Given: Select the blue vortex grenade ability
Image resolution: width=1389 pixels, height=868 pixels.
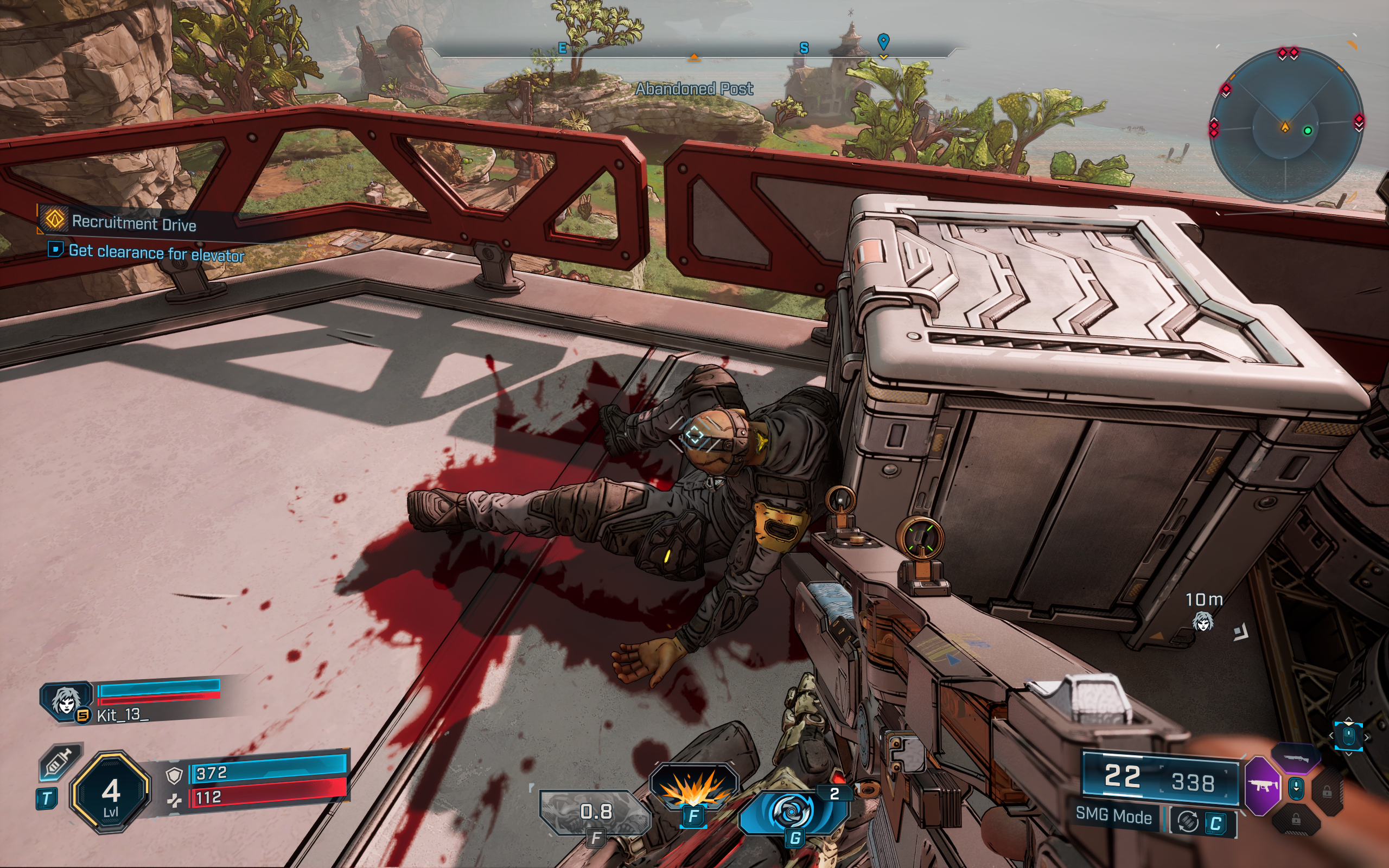Looking at the screenshot, I should click(x=794, y=812).
